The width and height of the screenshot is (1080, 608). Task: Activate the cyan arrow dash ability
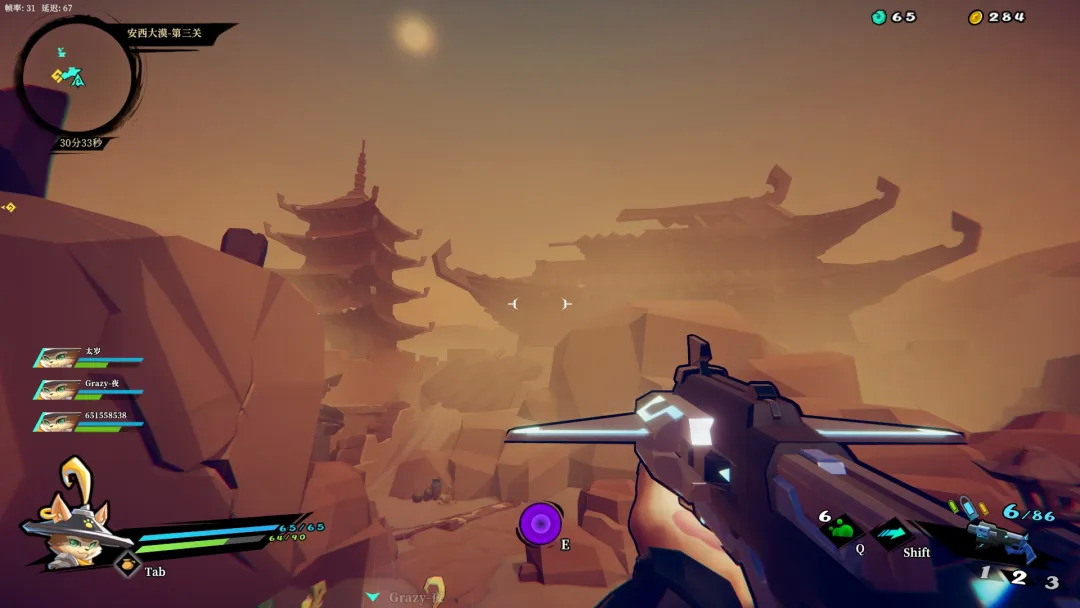tap(892, 532)
